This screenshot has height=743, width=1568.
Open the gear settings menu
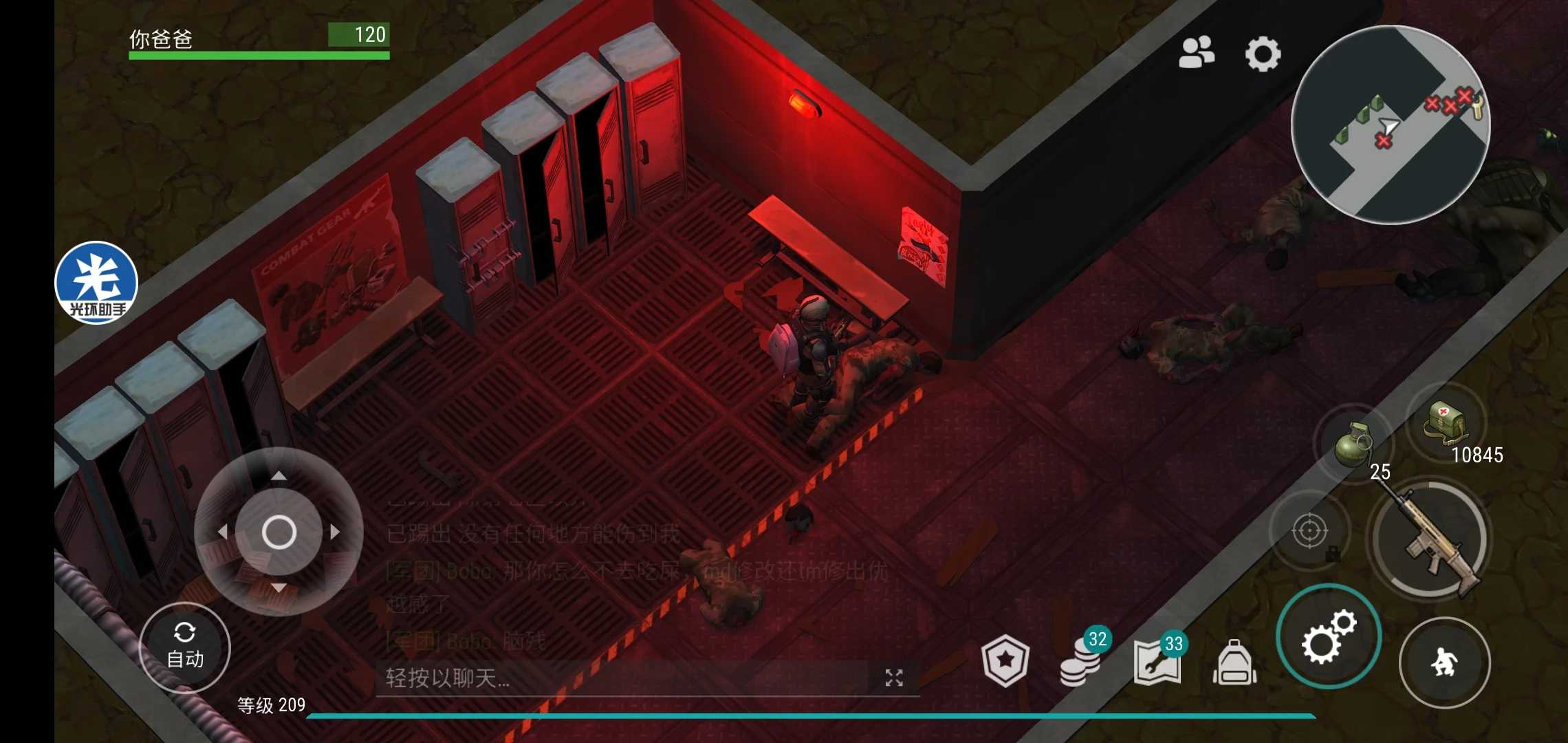[x=1263, y=54]
